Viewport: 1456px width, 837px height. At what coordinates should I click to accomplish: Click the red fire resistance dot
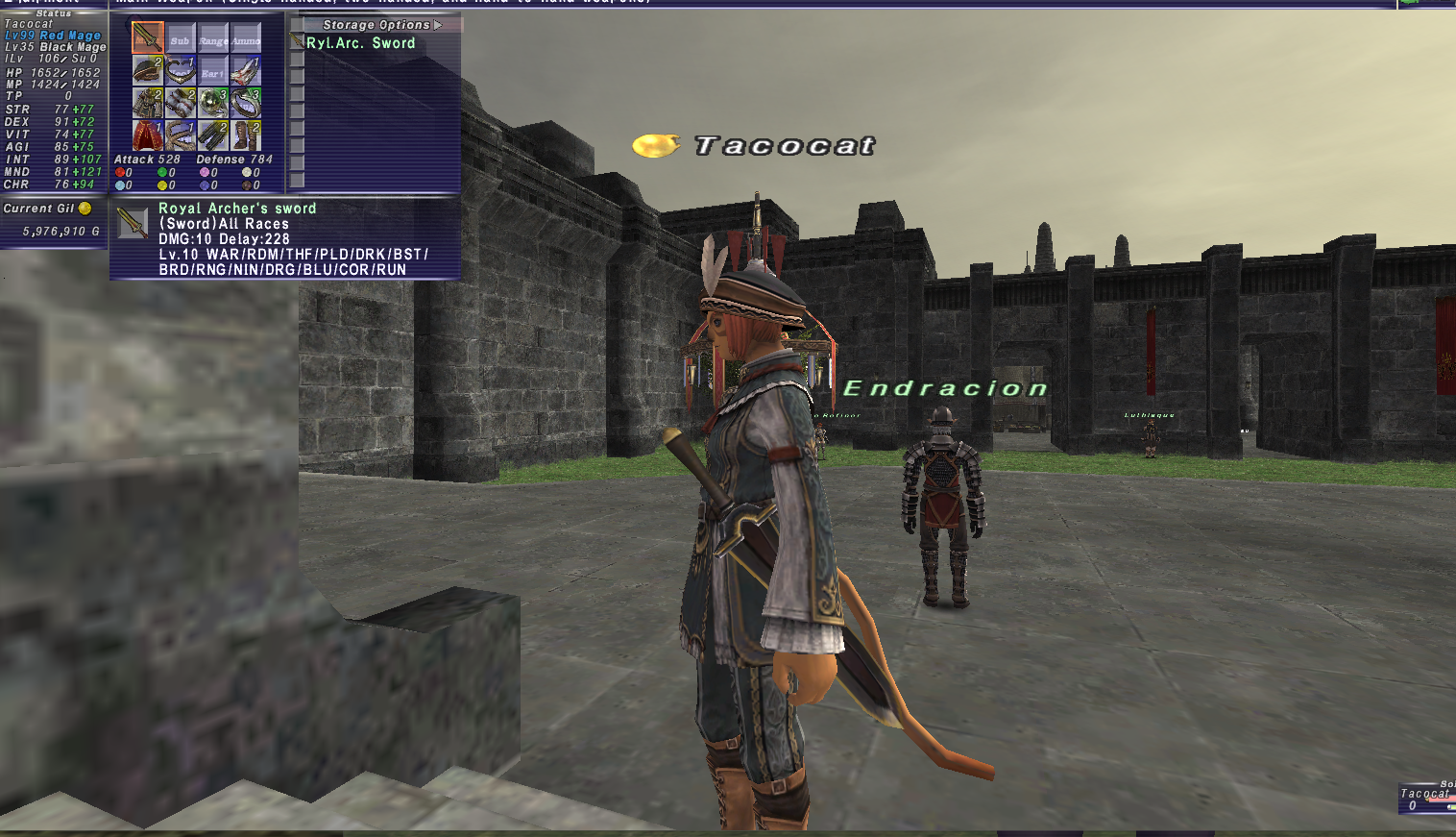[120, 172]
